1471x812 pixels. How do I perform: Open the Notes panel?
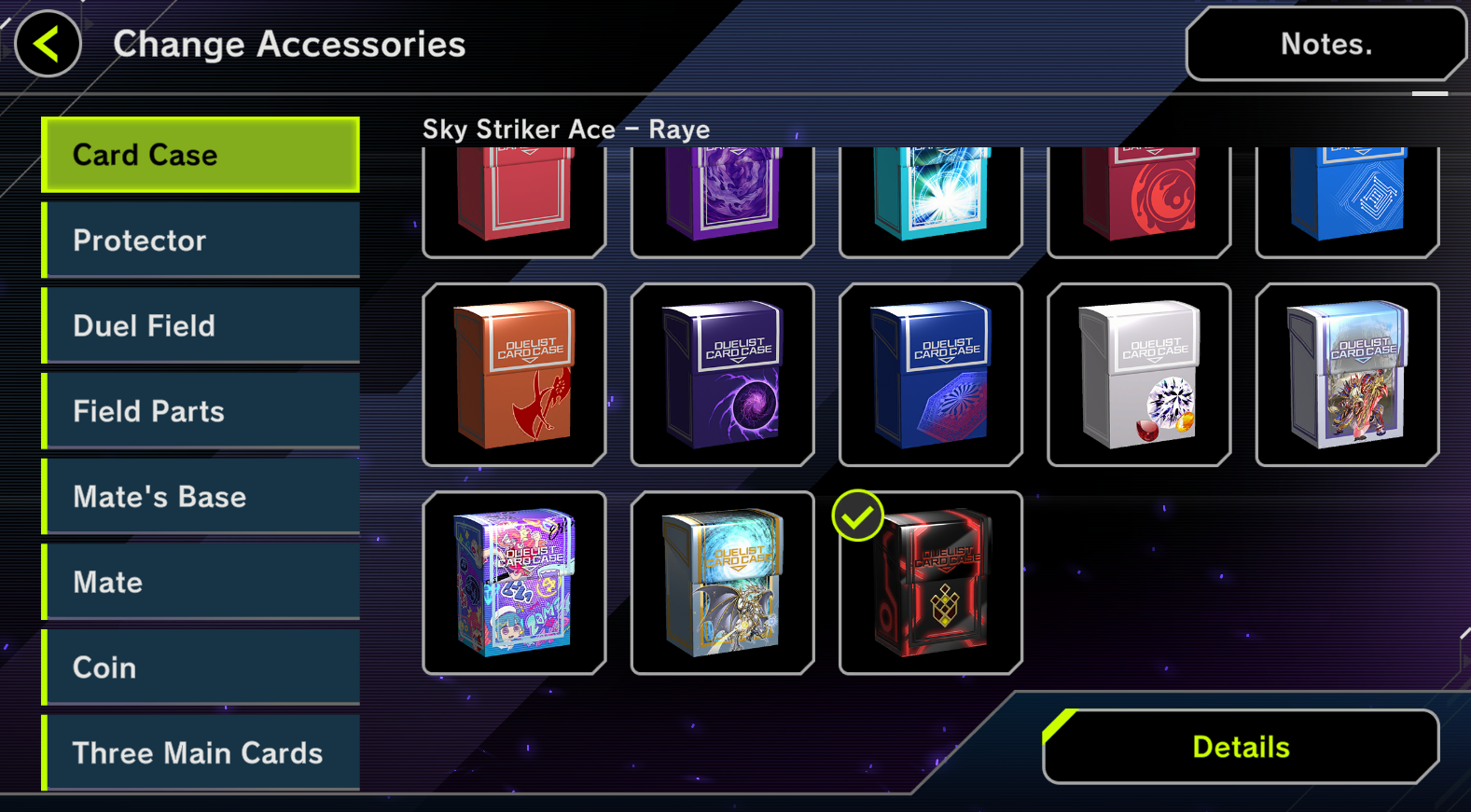1325,44
